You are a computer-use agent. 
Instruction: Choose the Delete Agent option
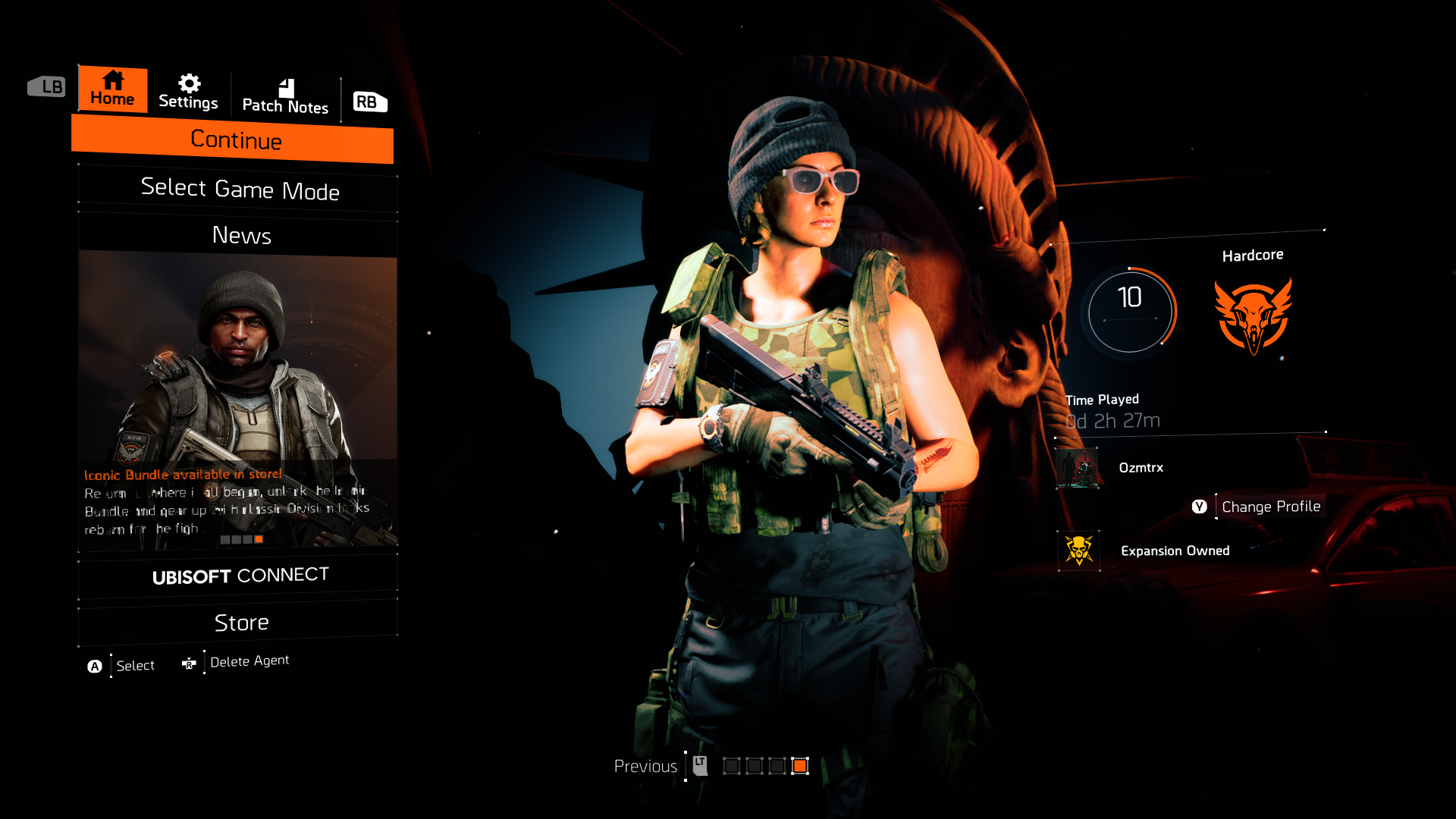click(x=249, y=662)
